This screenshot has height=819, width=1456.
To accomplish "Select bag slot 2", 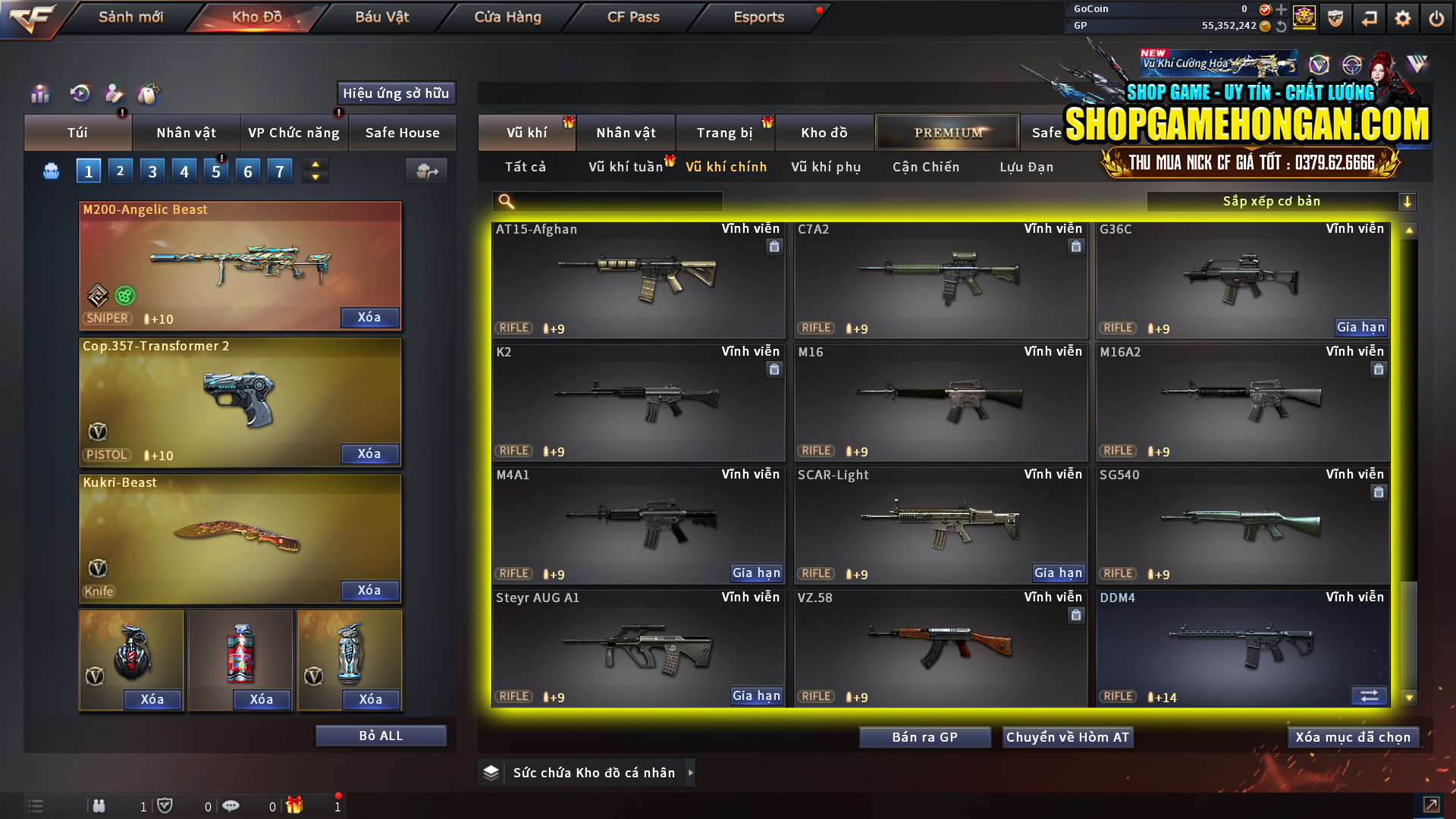I will pyautogui.click(x=120, y=171).
